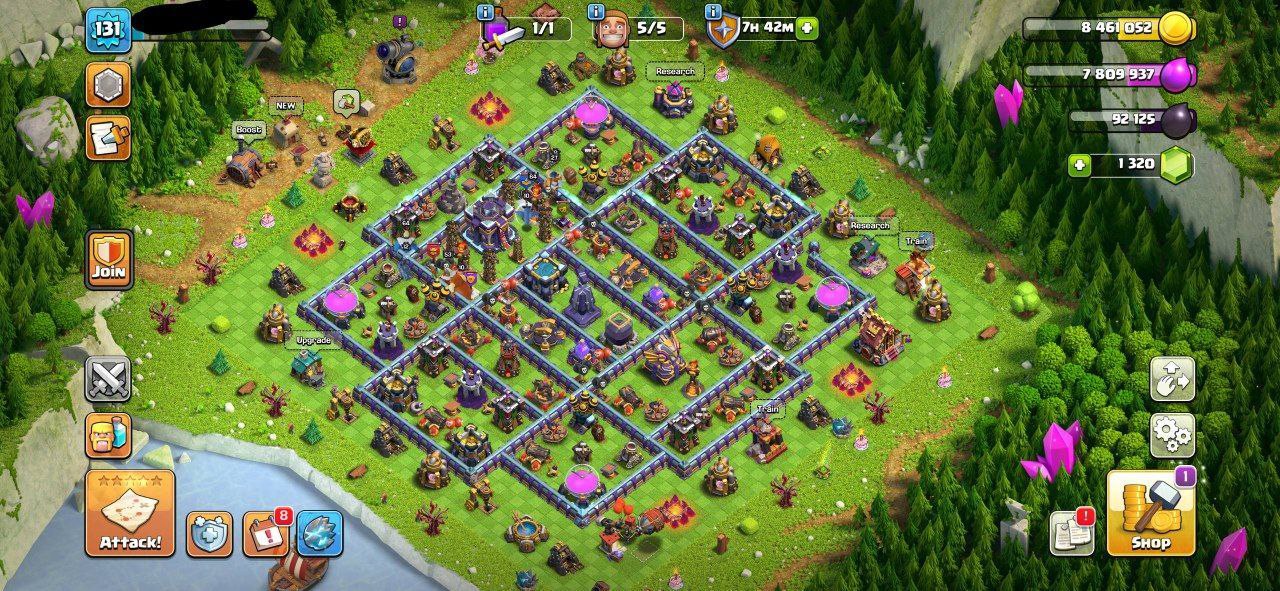Open the scroll and sword icon
Image resolution: width=1280 pixels, height=591 pixels.
tap(108, 137)
